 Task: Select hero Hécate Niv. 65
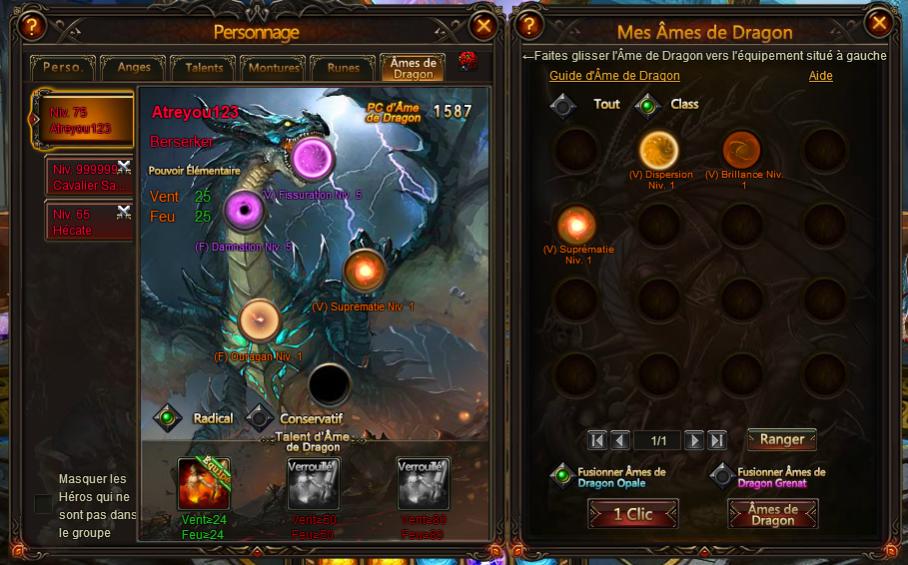88,222
